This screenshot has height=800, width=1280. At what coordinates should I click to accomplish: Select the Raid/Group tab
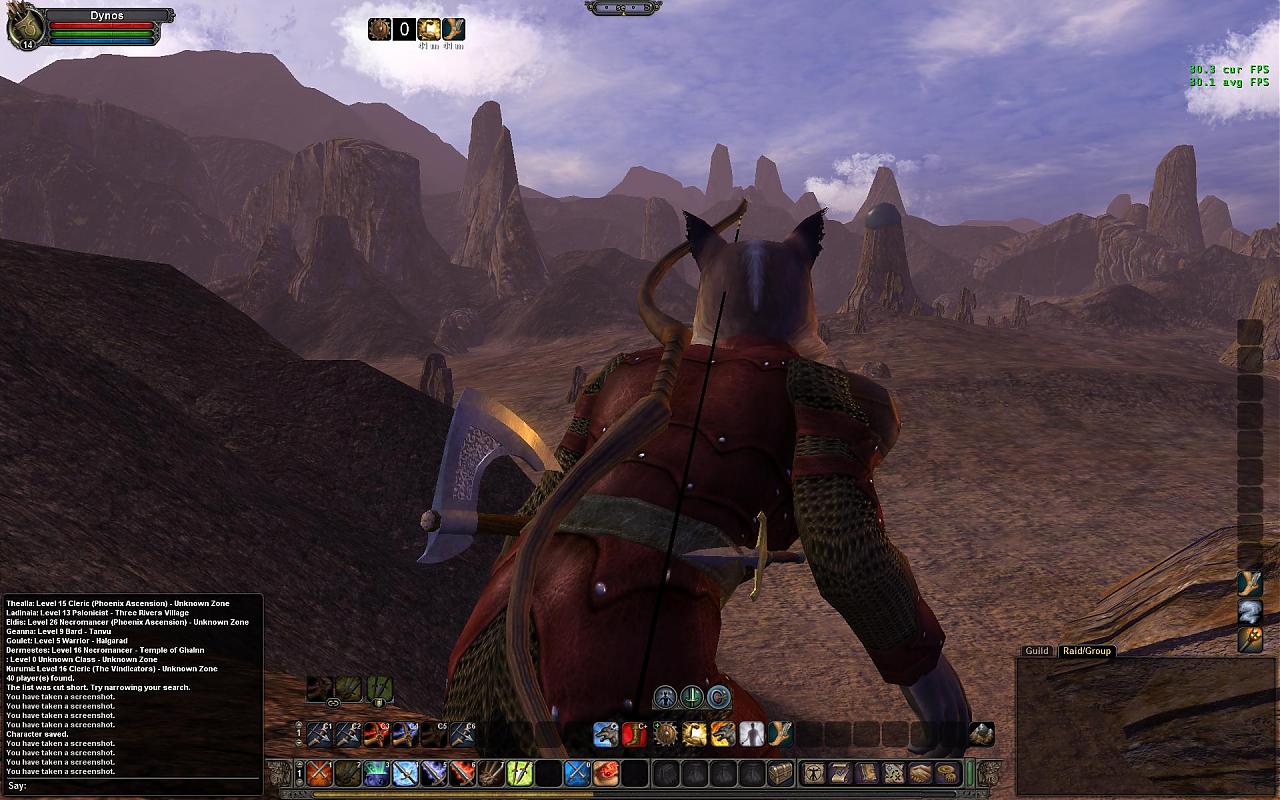pos(1086,651)
